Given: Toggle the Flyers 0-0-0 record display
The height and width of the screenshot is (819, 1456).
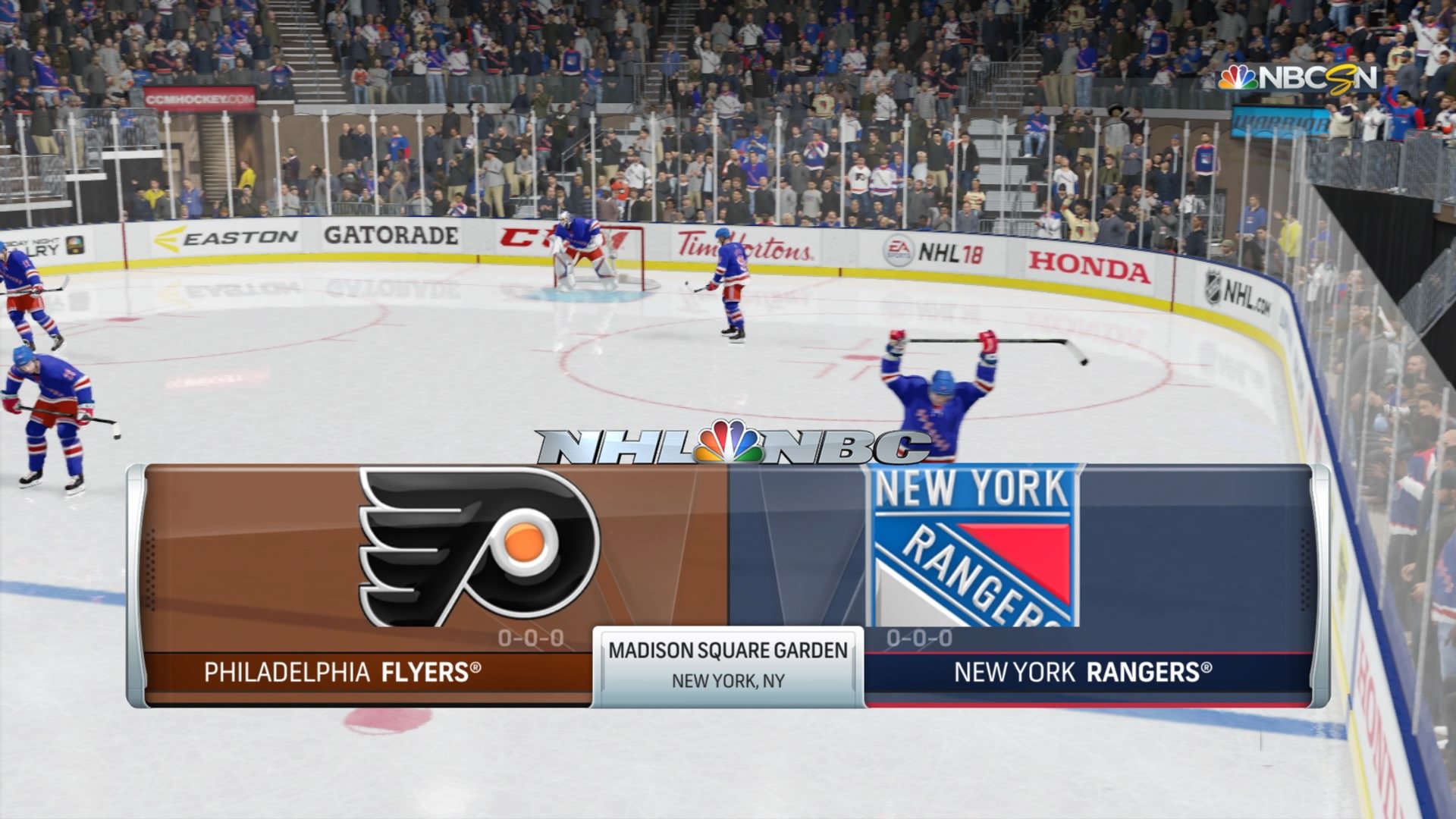Looking at the screenshot, I should point(531,639).
